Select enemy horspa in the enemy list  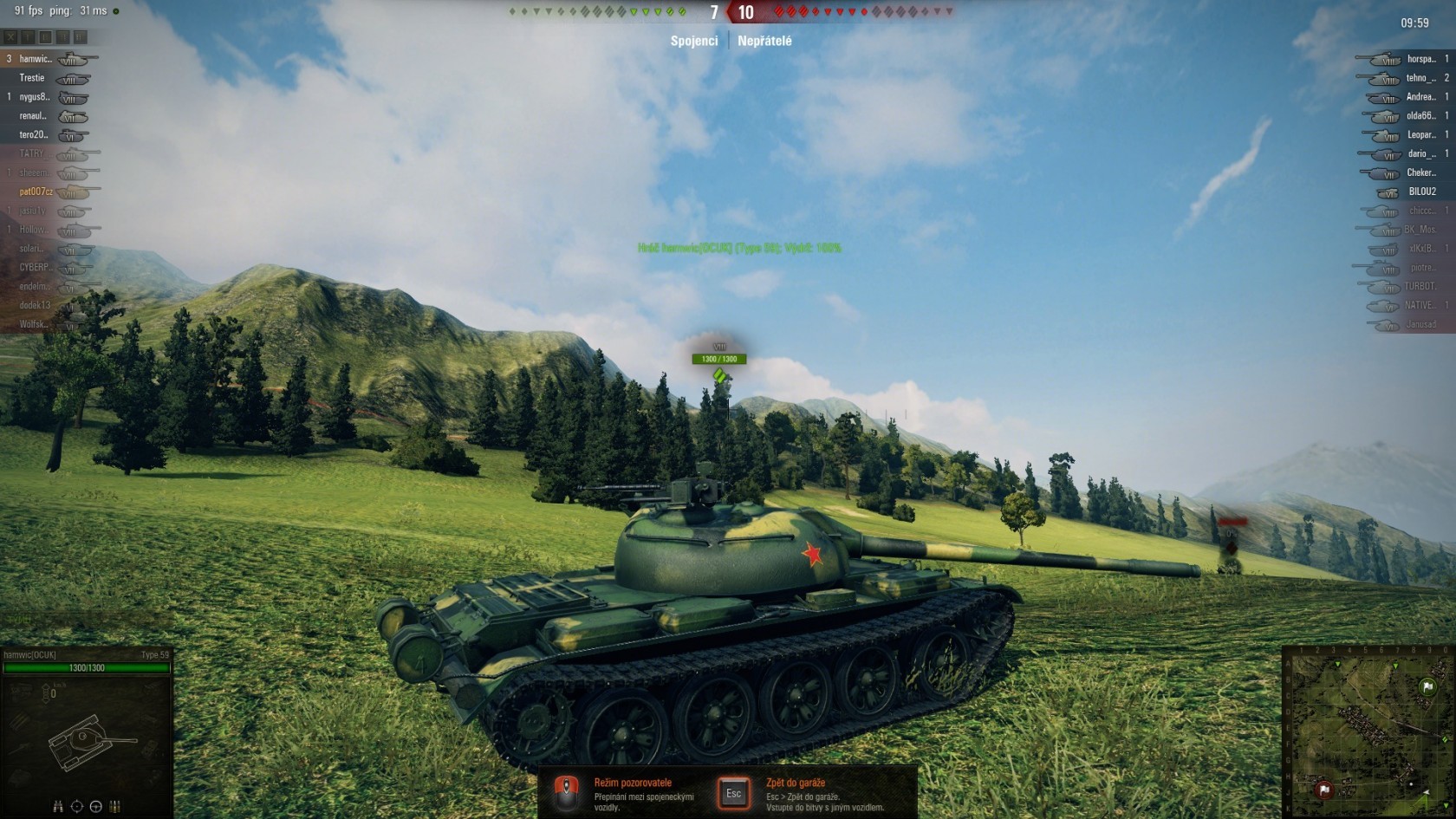[1420, 59]
